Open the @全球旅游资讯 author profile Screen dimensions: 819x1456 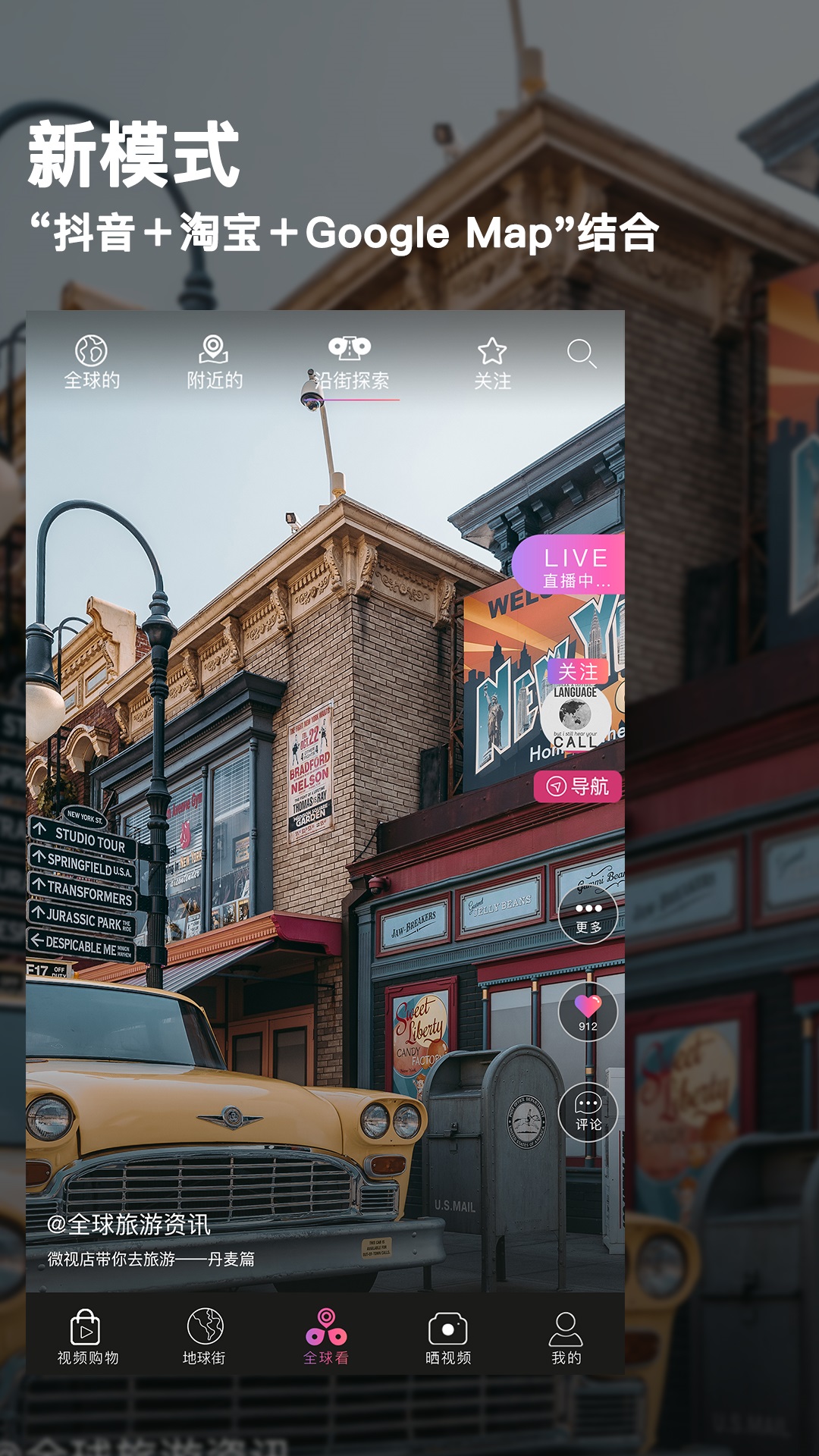pos(129,1225)
